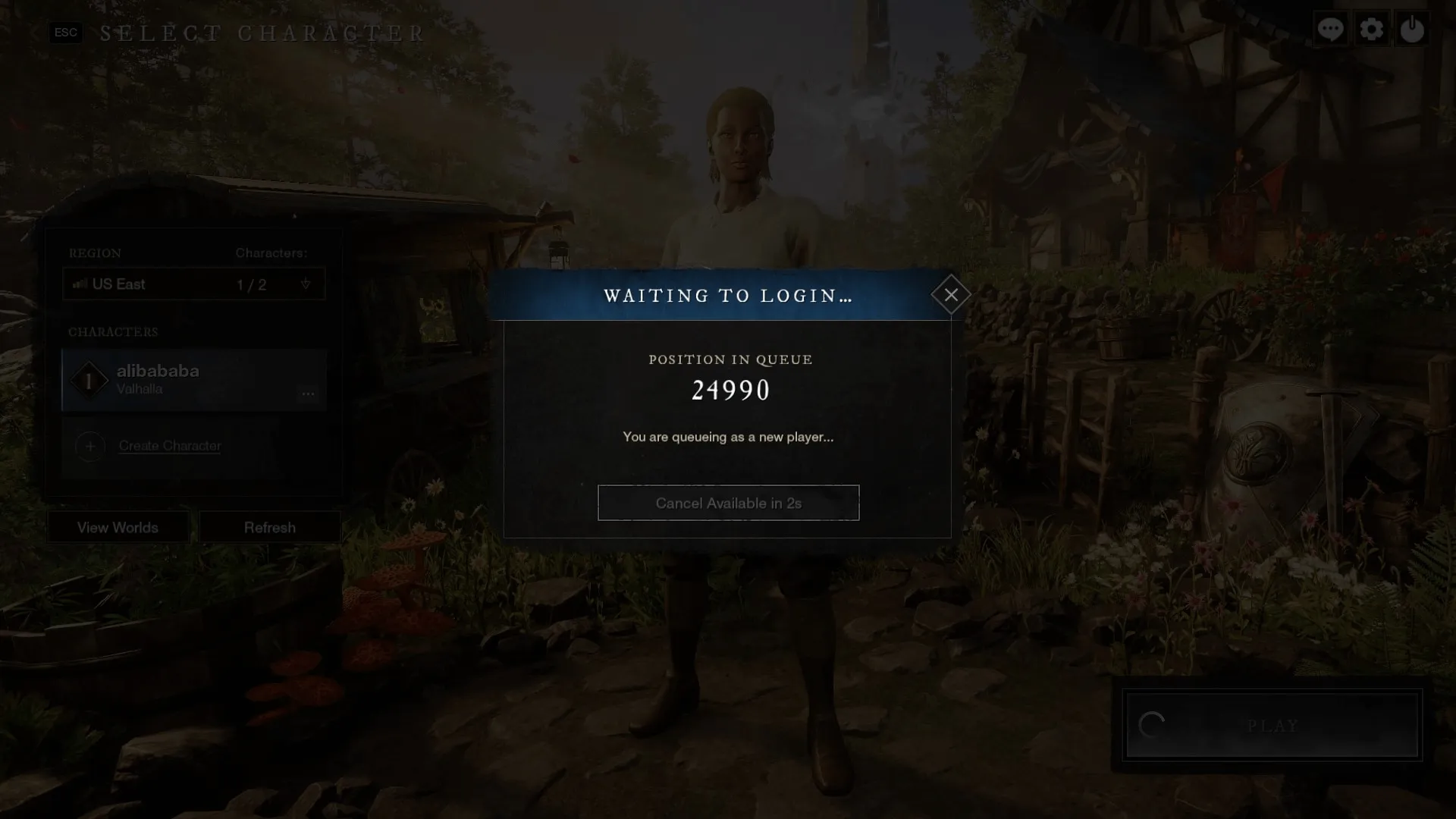Open the US East region dropdown
1456x819 pixels.
click(194, 284)
